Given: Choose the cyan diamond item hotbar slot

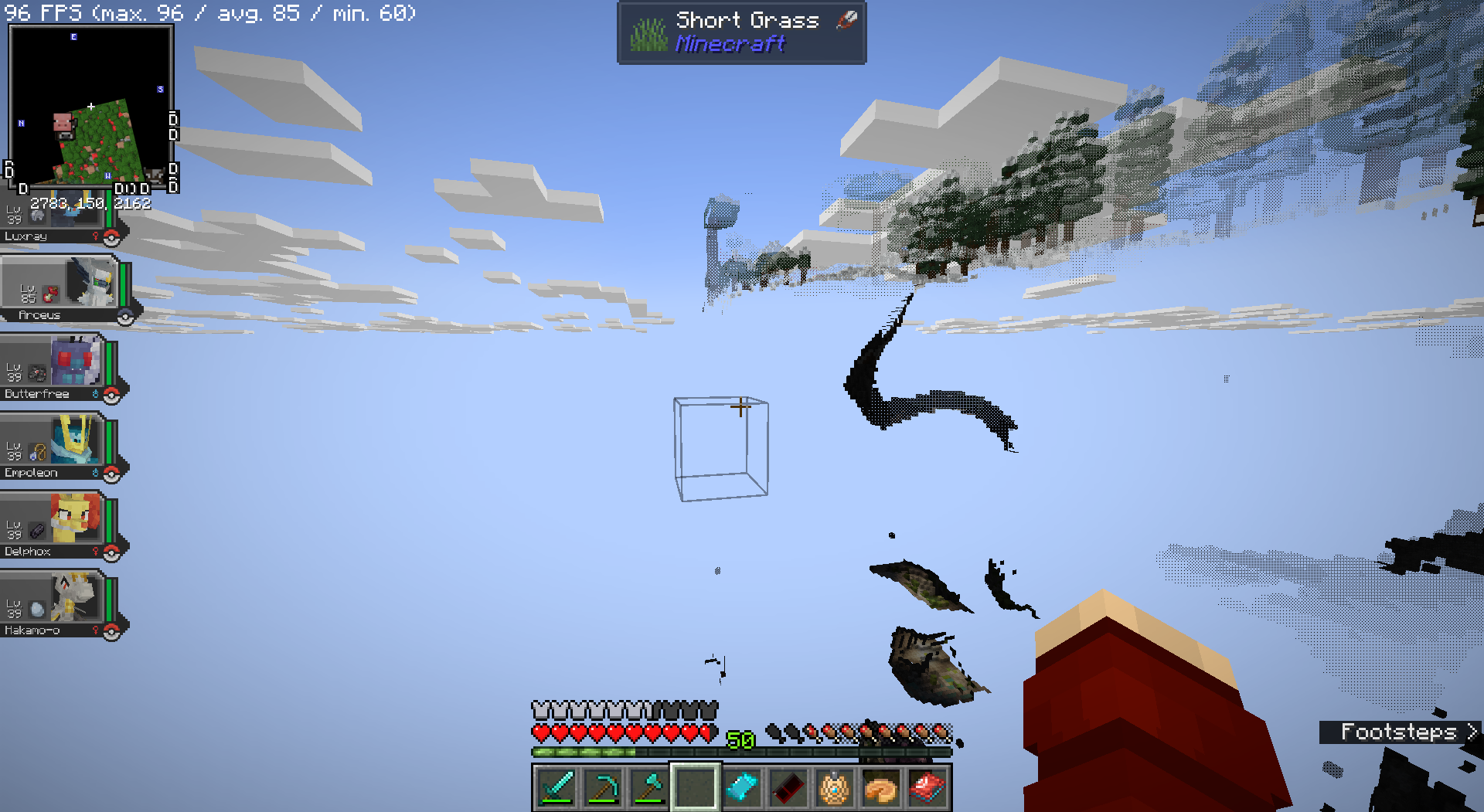Looking at the screenshot, I should click(742, 788).
